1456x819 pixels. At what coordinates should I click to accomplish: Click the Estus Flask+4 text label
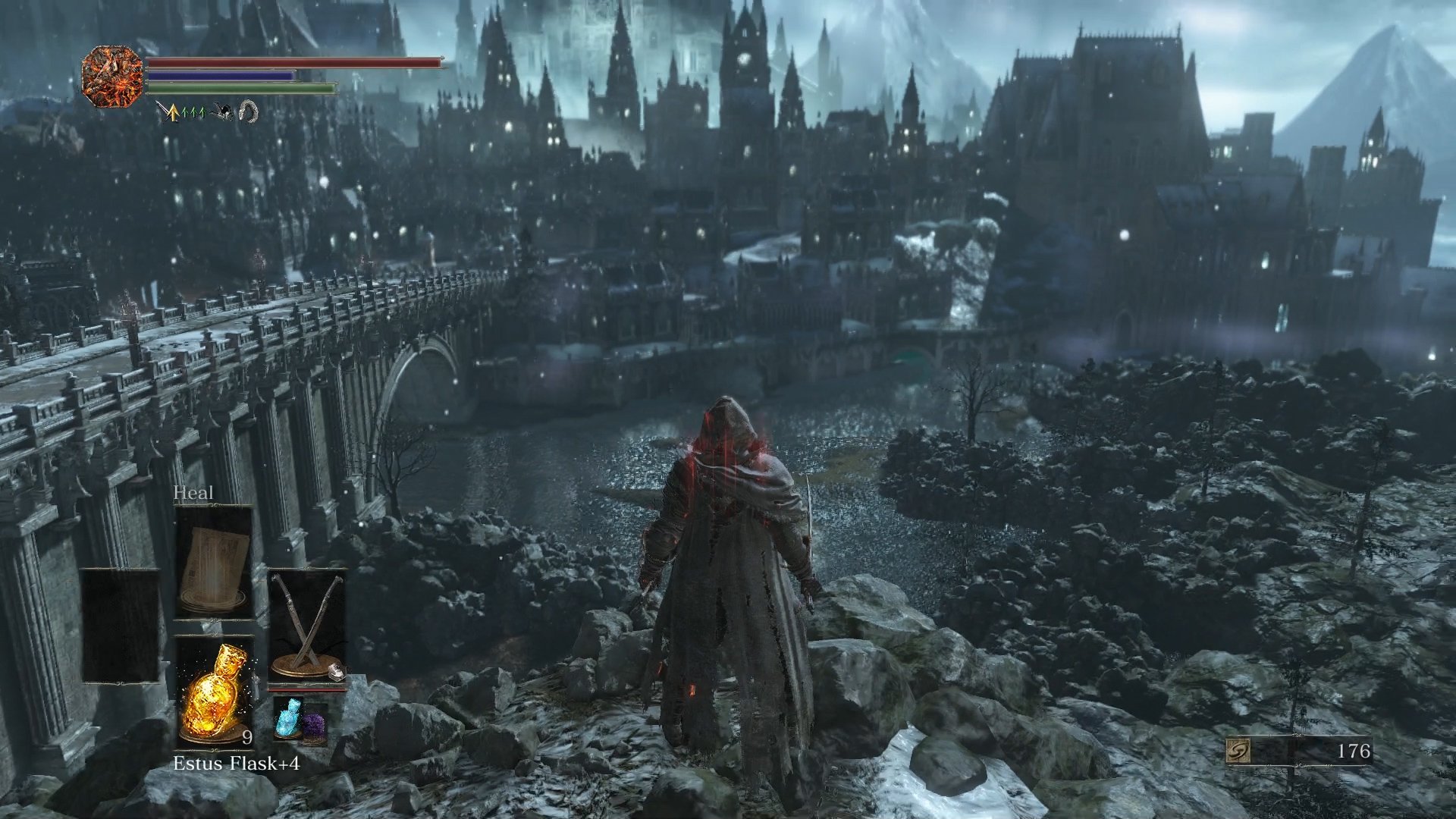pyautogui.click(x=237, y=763)
